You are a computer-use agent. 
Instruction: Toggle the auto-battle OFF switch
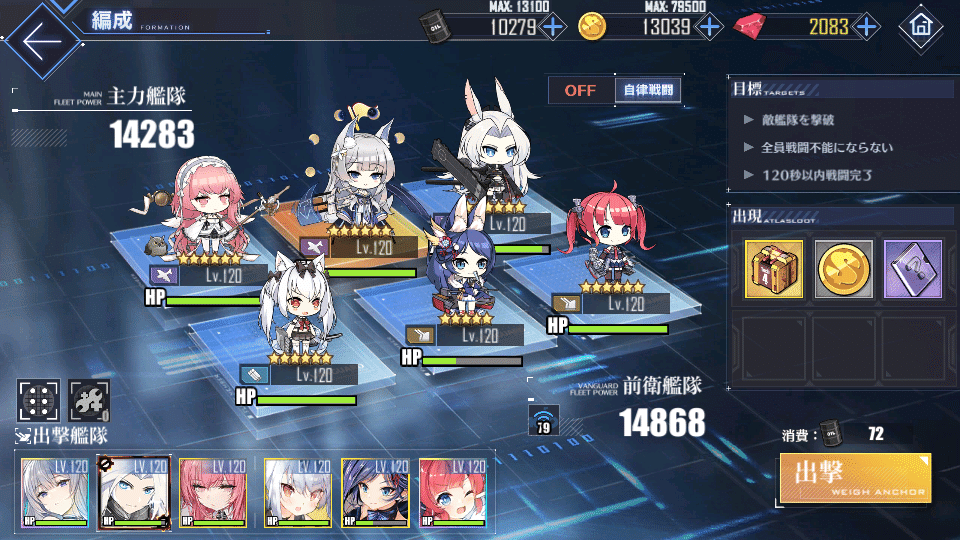(580, 90)
